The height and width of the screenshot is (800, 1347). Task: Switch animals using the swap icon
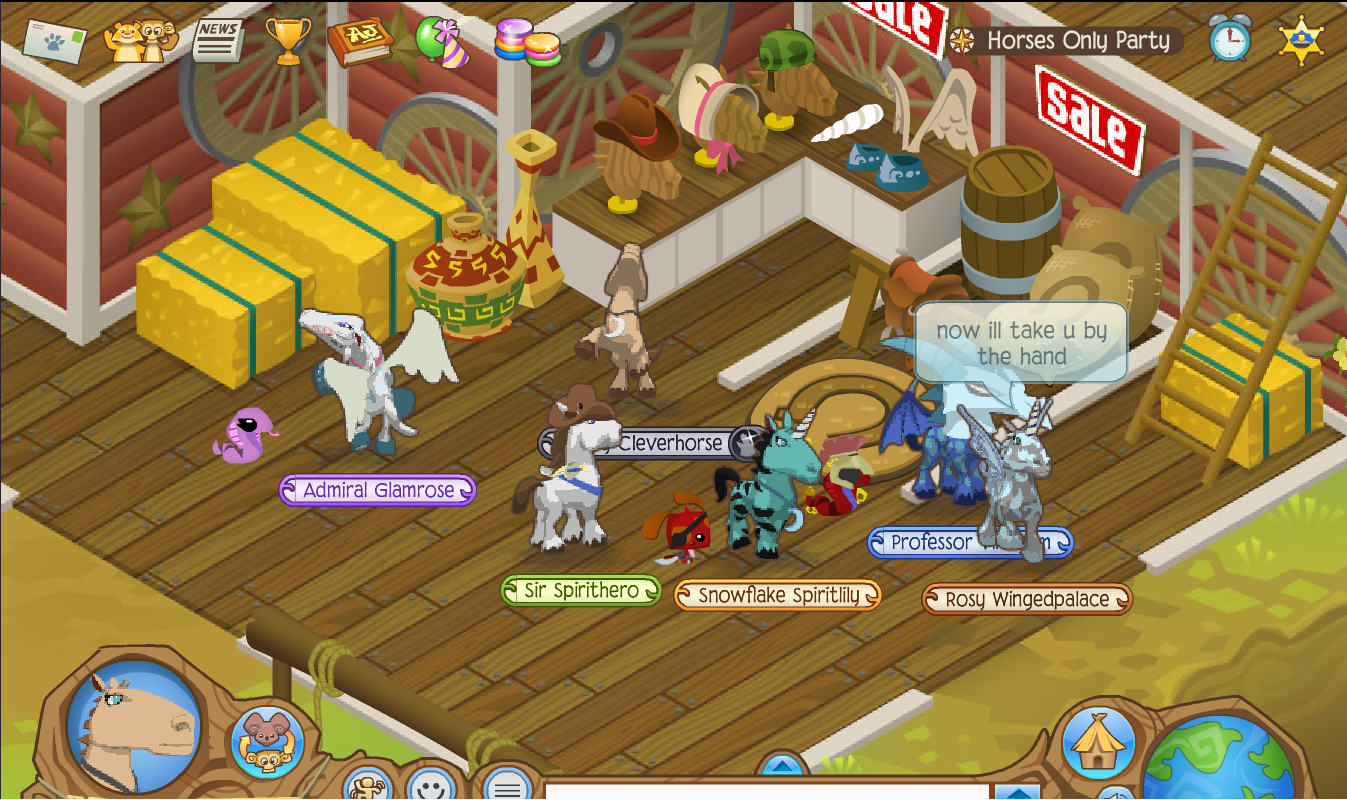click(266, 742)
